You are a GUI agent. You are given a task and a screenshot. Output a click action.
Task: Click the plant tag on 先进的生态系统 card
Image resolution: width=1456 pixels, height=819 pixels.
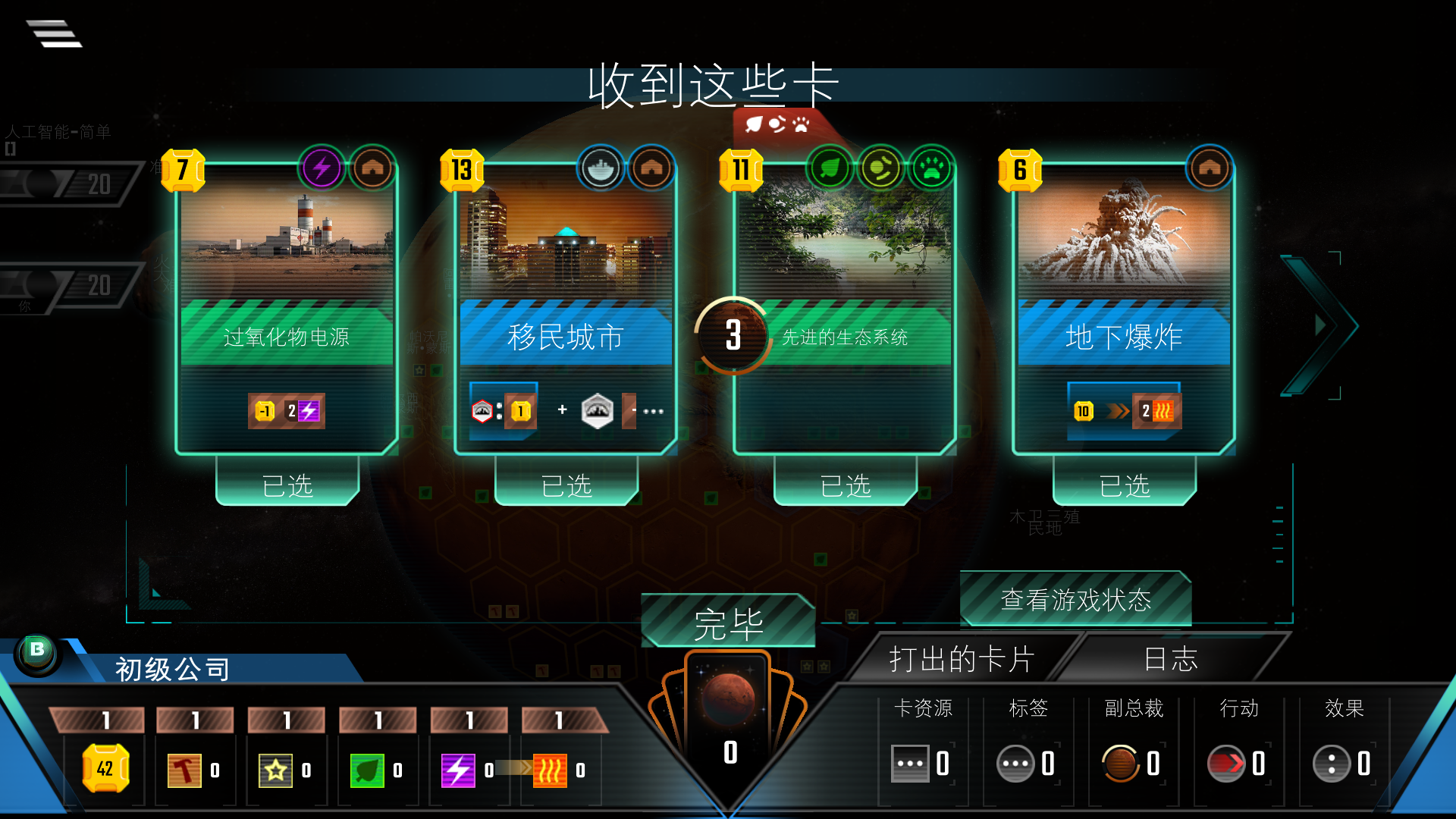click(x=831, y=168)
